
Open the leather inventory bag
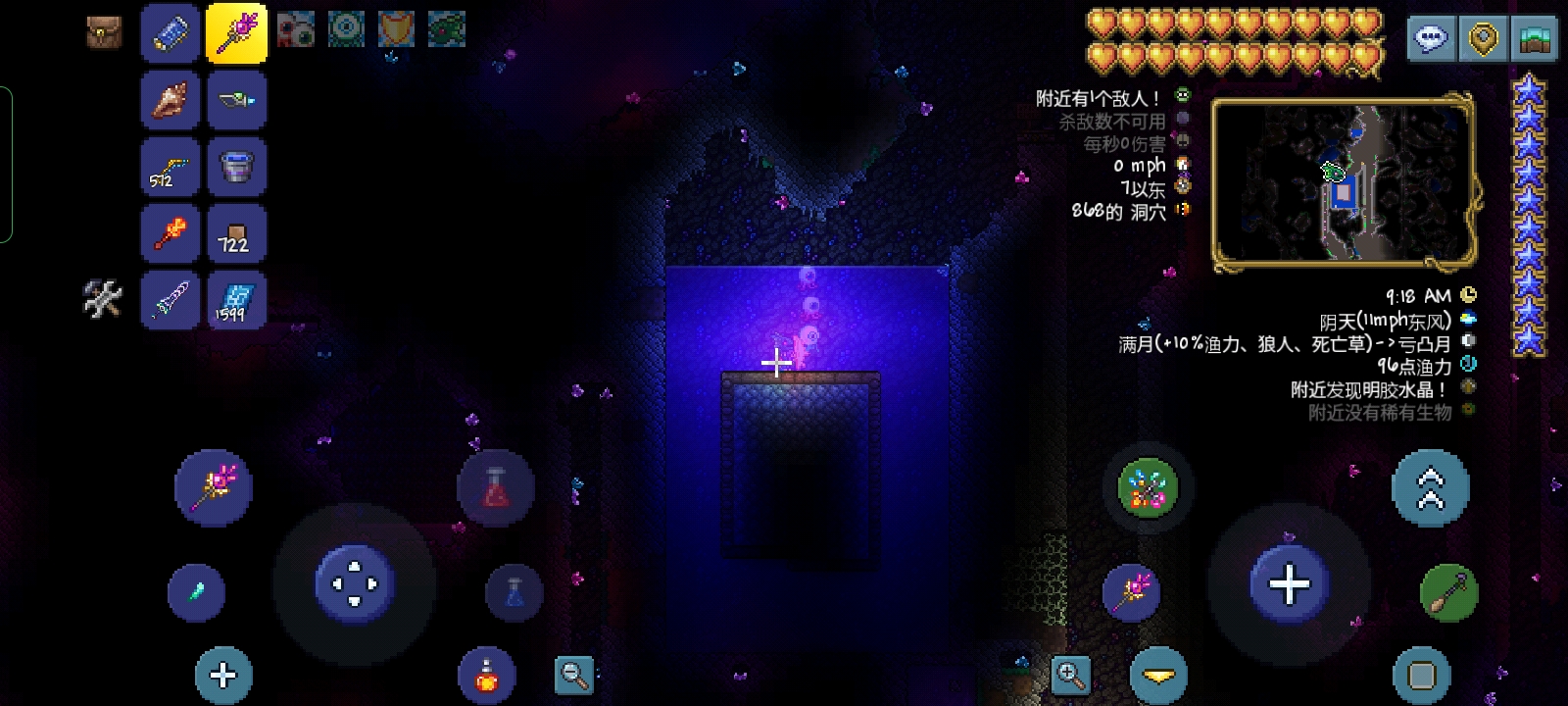(103, 32)
